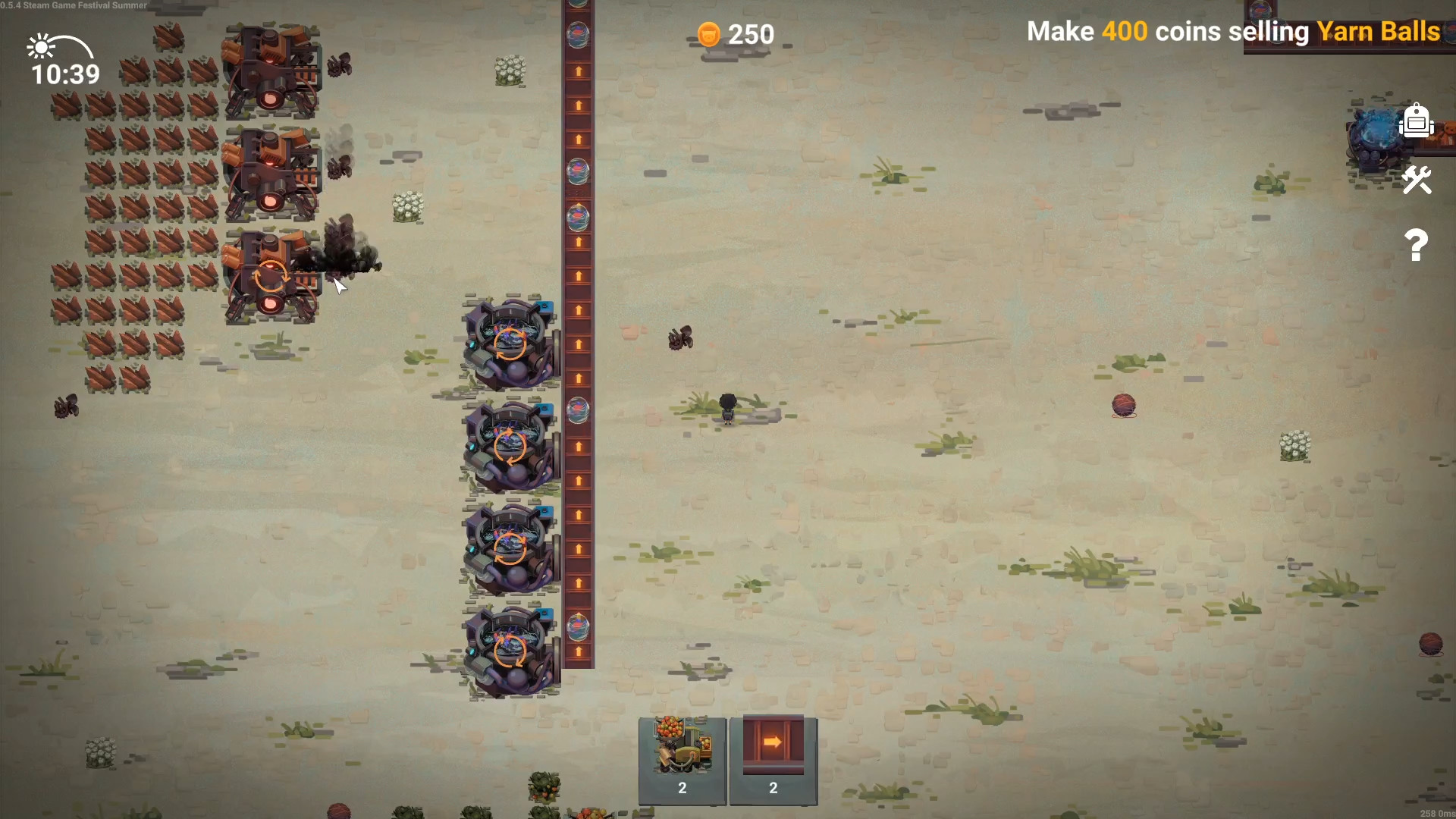Choose the conveyor belt hotbar slot
The image size is (1456, 819).
coord(773,759)
